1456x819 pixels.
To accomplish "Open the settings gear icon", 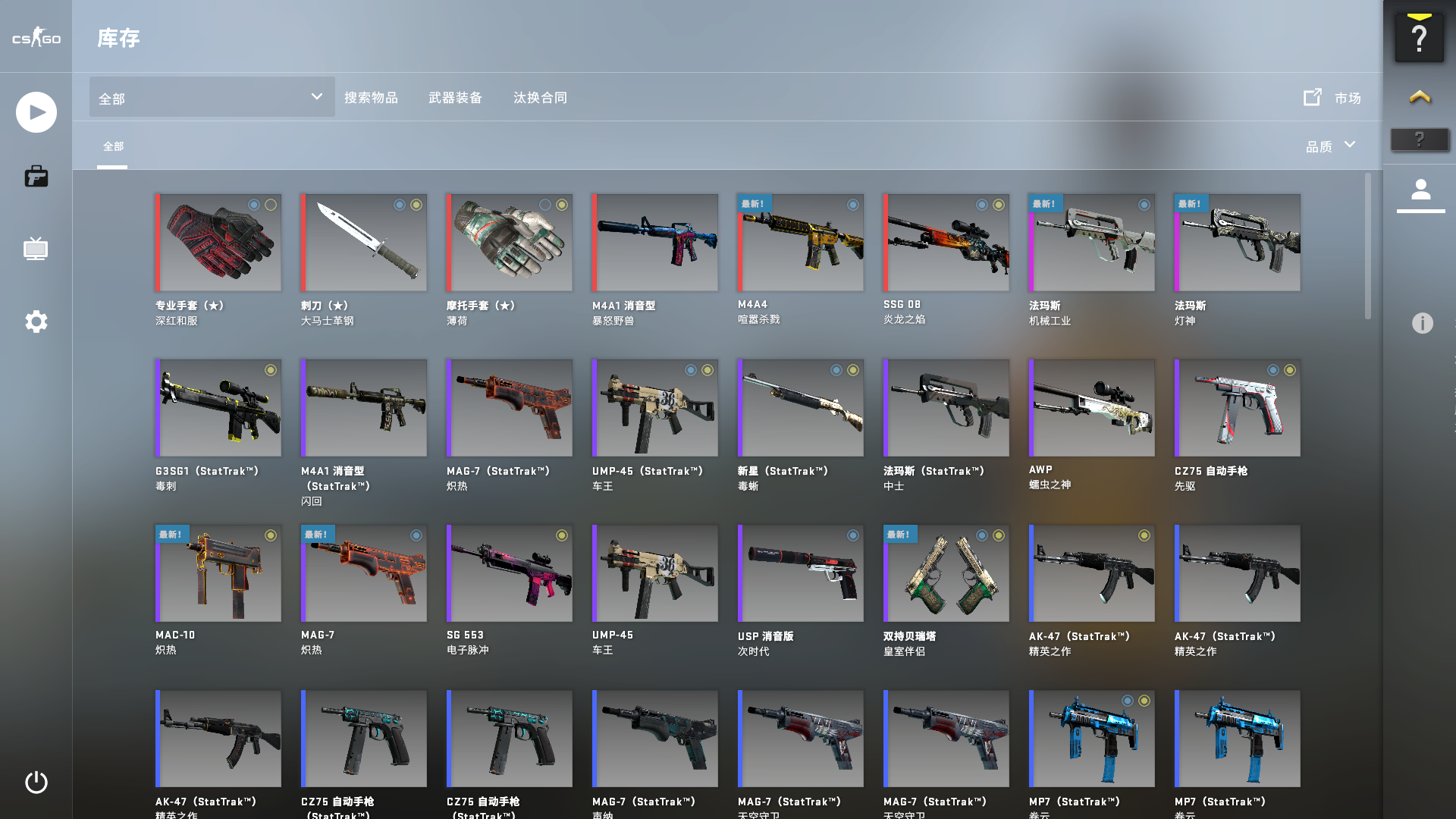I will point(35,322).
